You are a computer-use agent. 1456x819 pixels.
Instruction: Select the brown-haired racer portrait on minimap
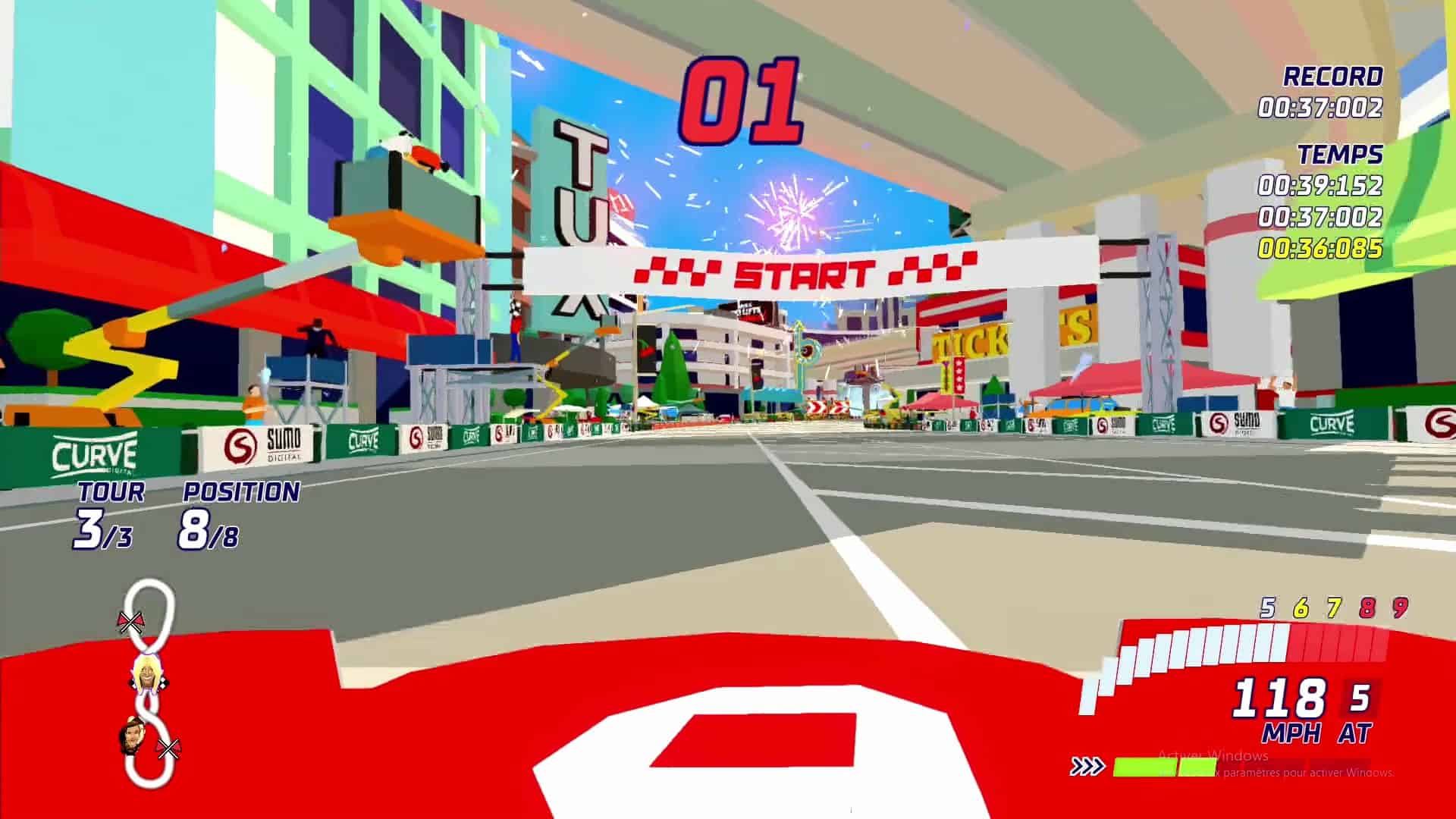(133, 736)
